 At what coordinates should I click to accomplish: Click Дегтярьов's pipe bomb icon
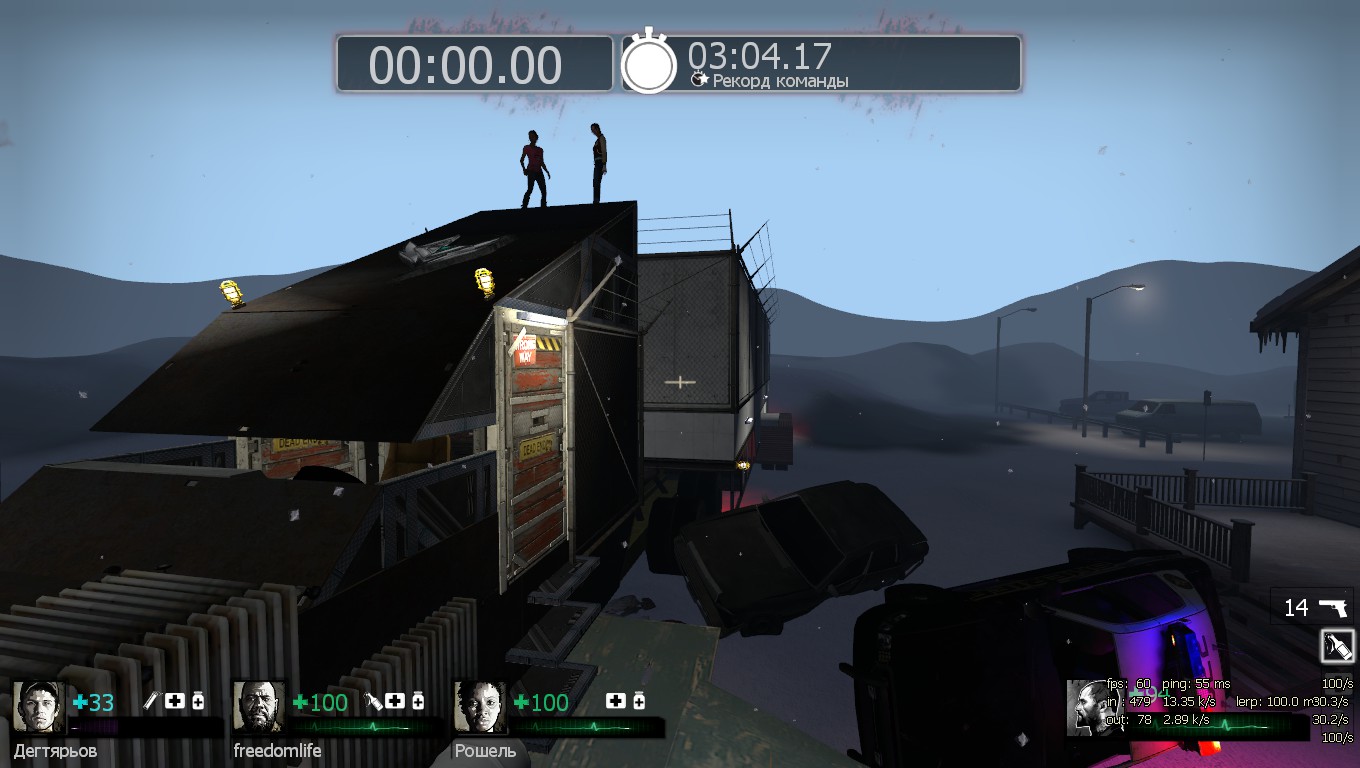tap(152, 702)
